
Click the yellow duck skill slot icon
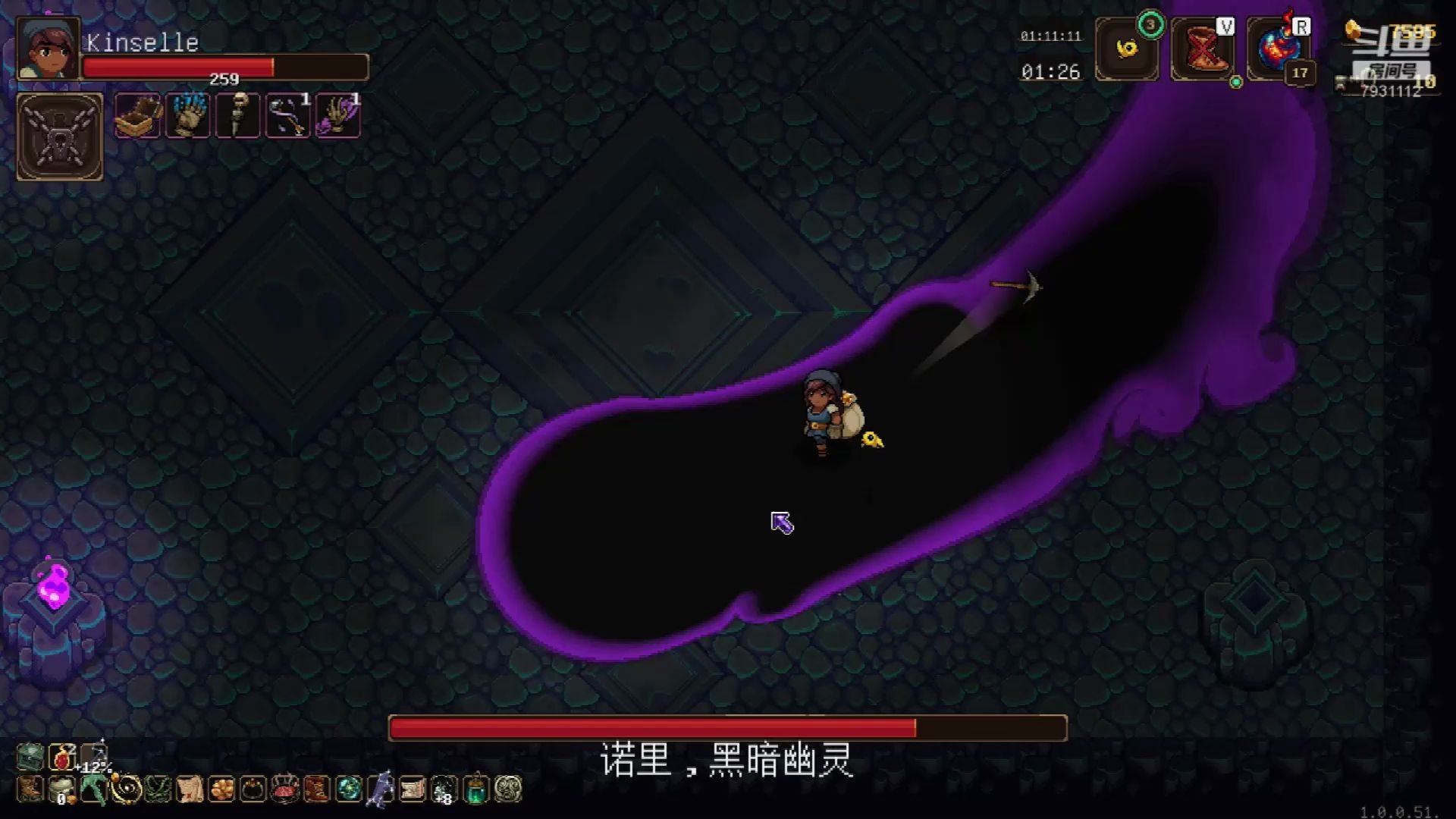tap(1127, 52)
